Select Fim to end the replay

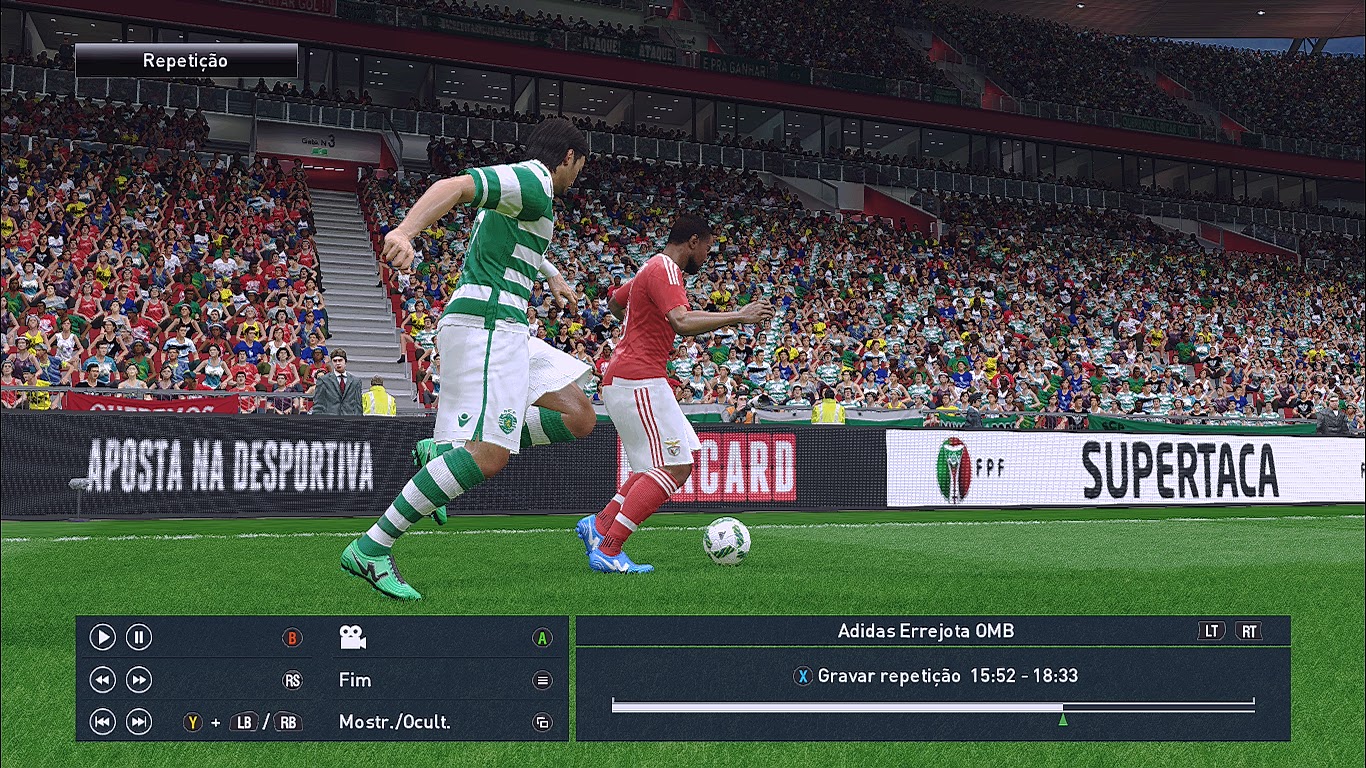click(355, 680)
